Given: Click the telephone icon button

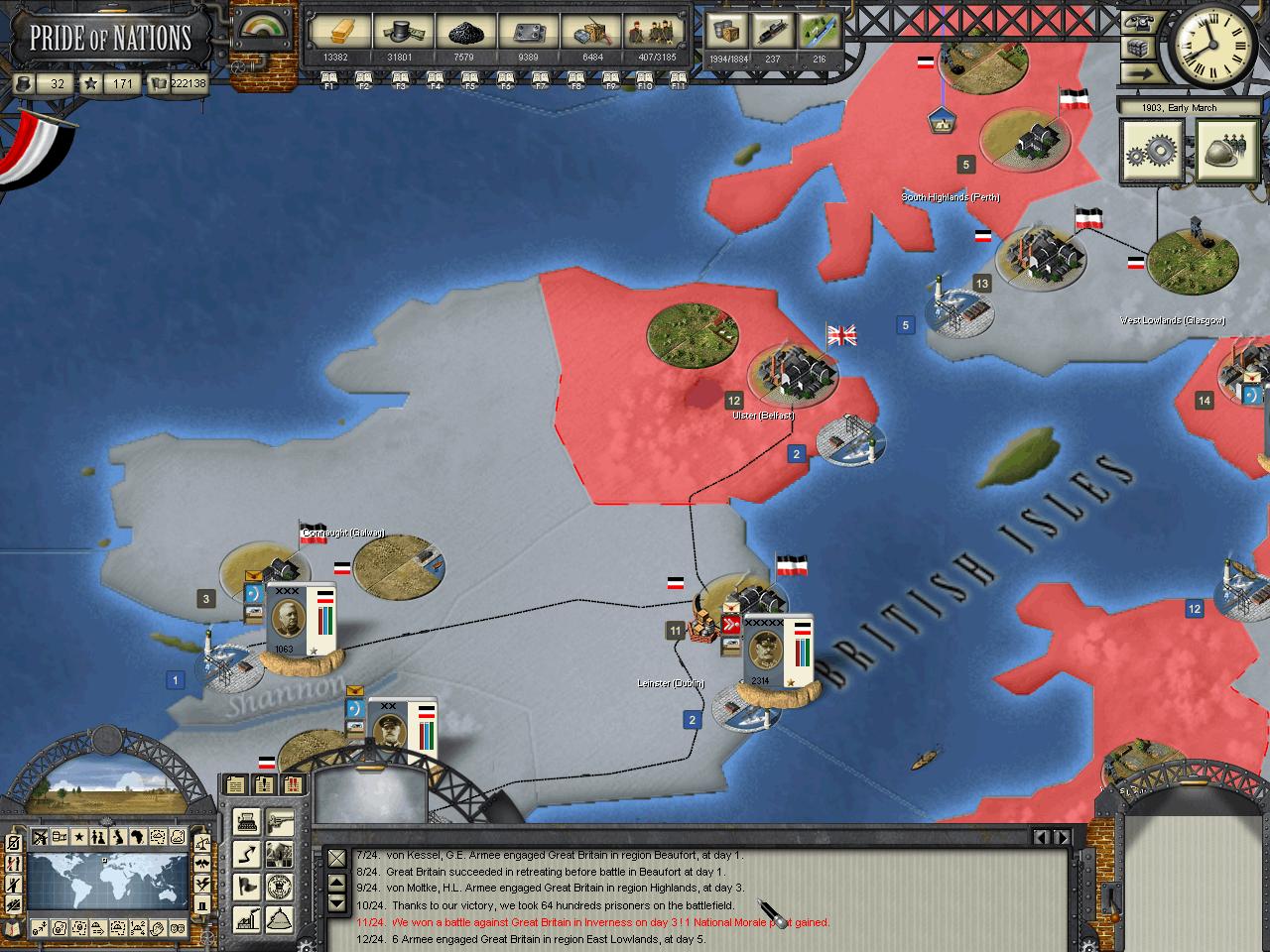Looking at the screenshot, I should tap(1139, 24).
